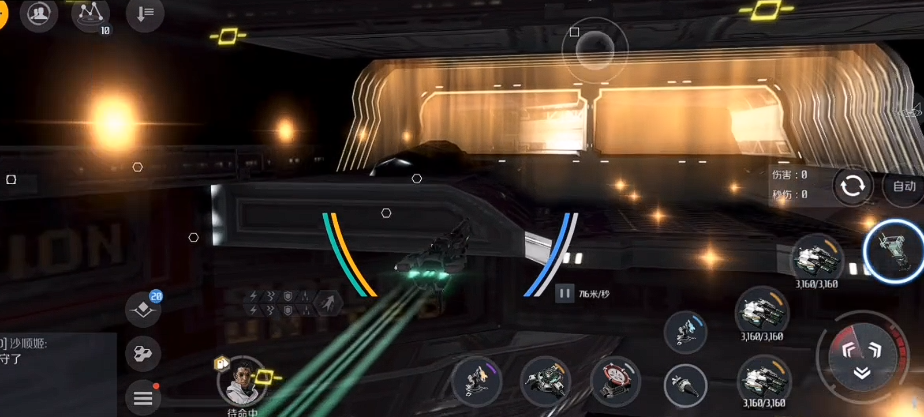Select the pilot portrait on standby
Viewport: 924px width, 417px height.
tap(241, 381)
